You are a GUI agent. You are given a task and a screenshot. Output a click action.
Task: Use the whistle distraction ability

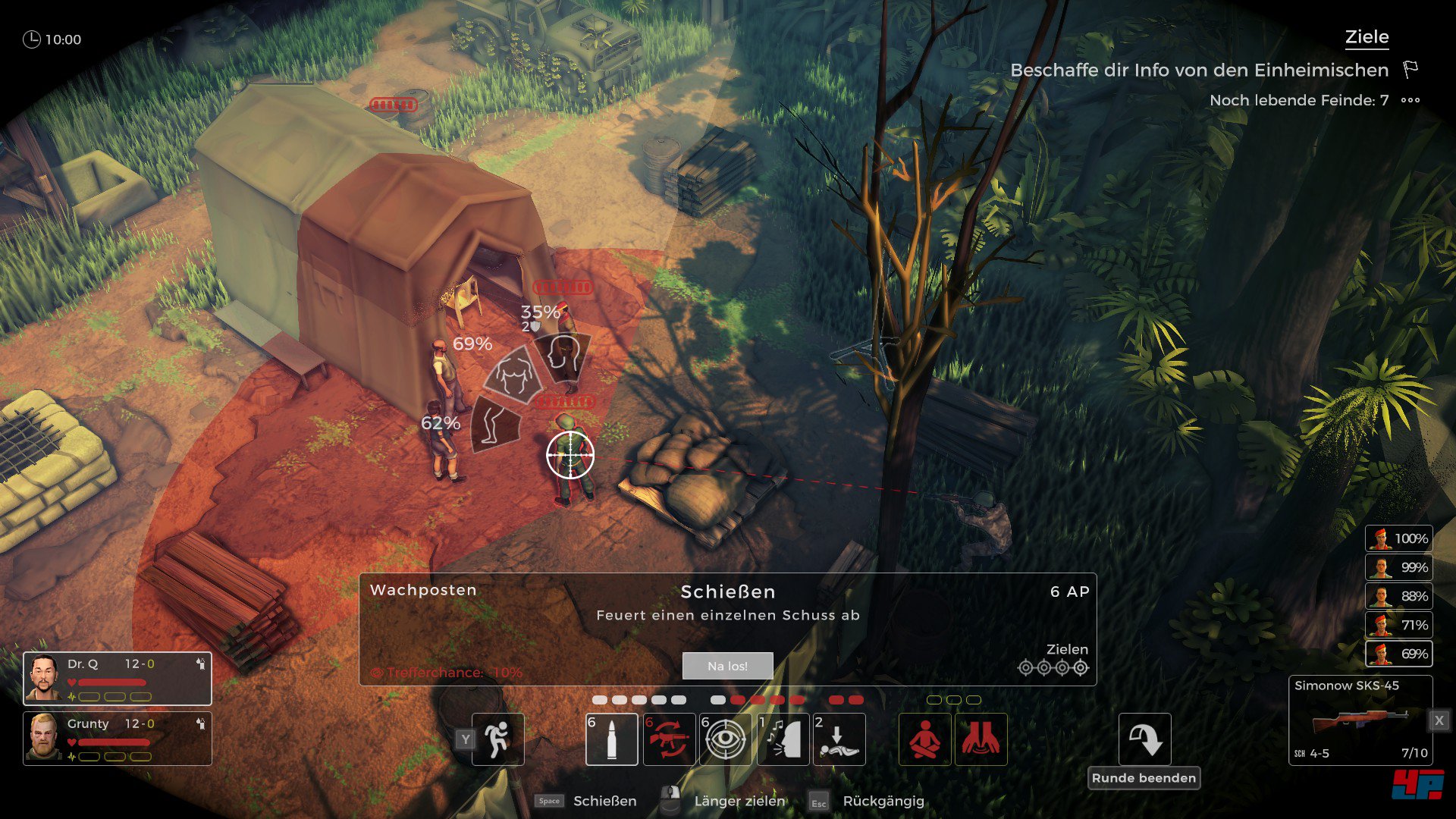(x=783, y=739)
